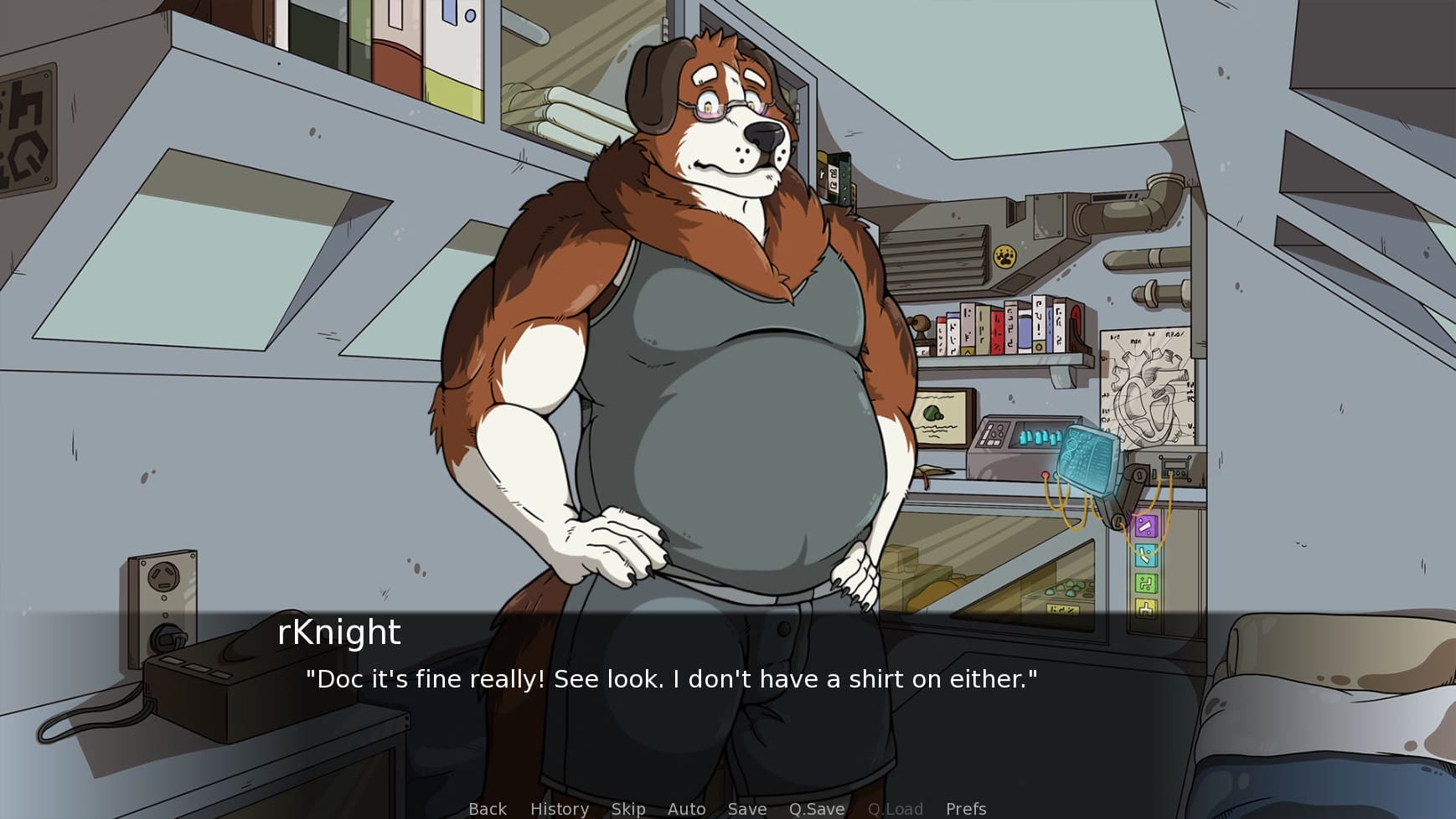Image resolution: width=1456 pixels, height=819 pixels.
Task: Activate Skip mode
Action: 627,808
